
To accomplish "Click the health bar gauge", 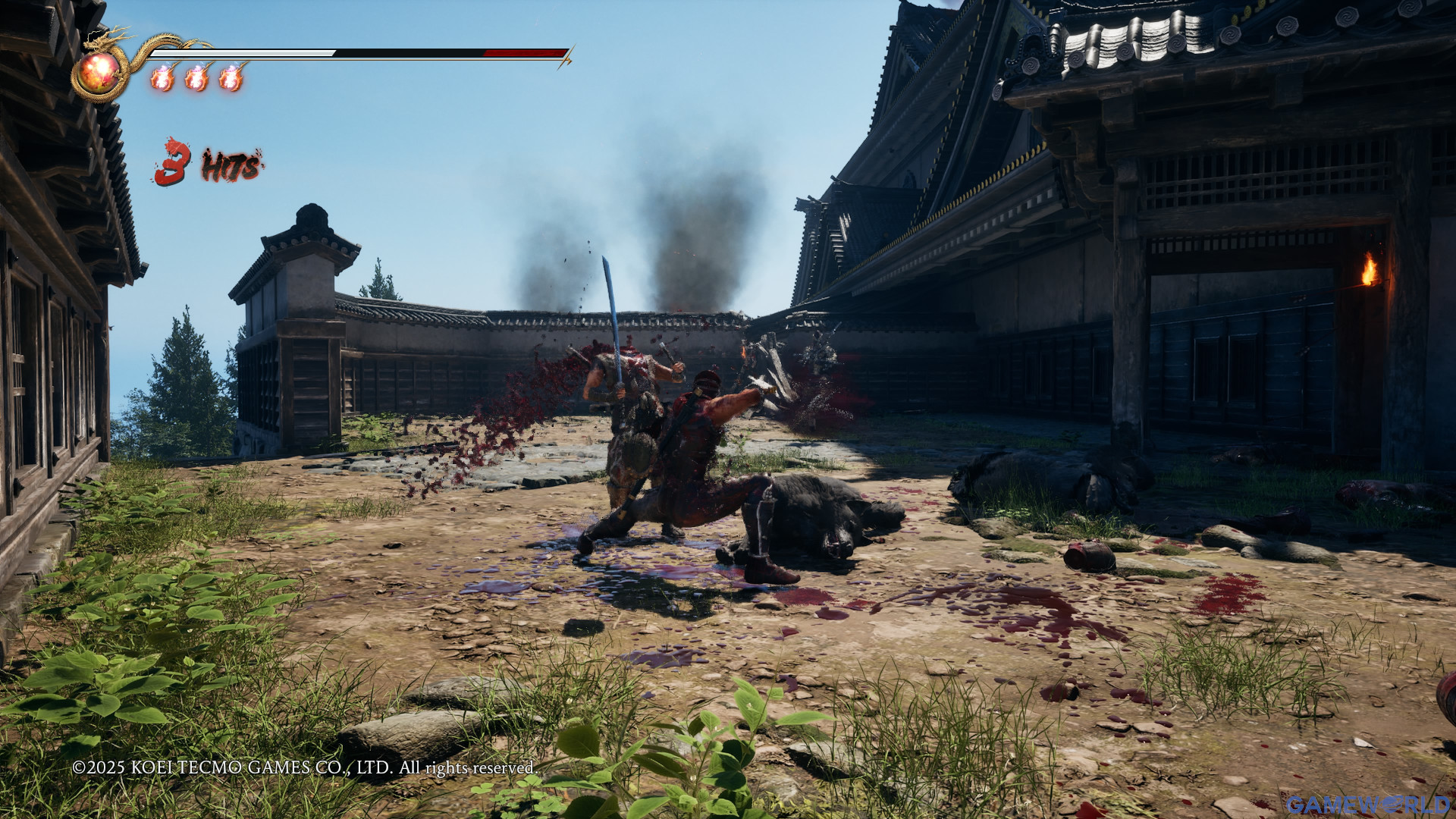I will point(356,55).
